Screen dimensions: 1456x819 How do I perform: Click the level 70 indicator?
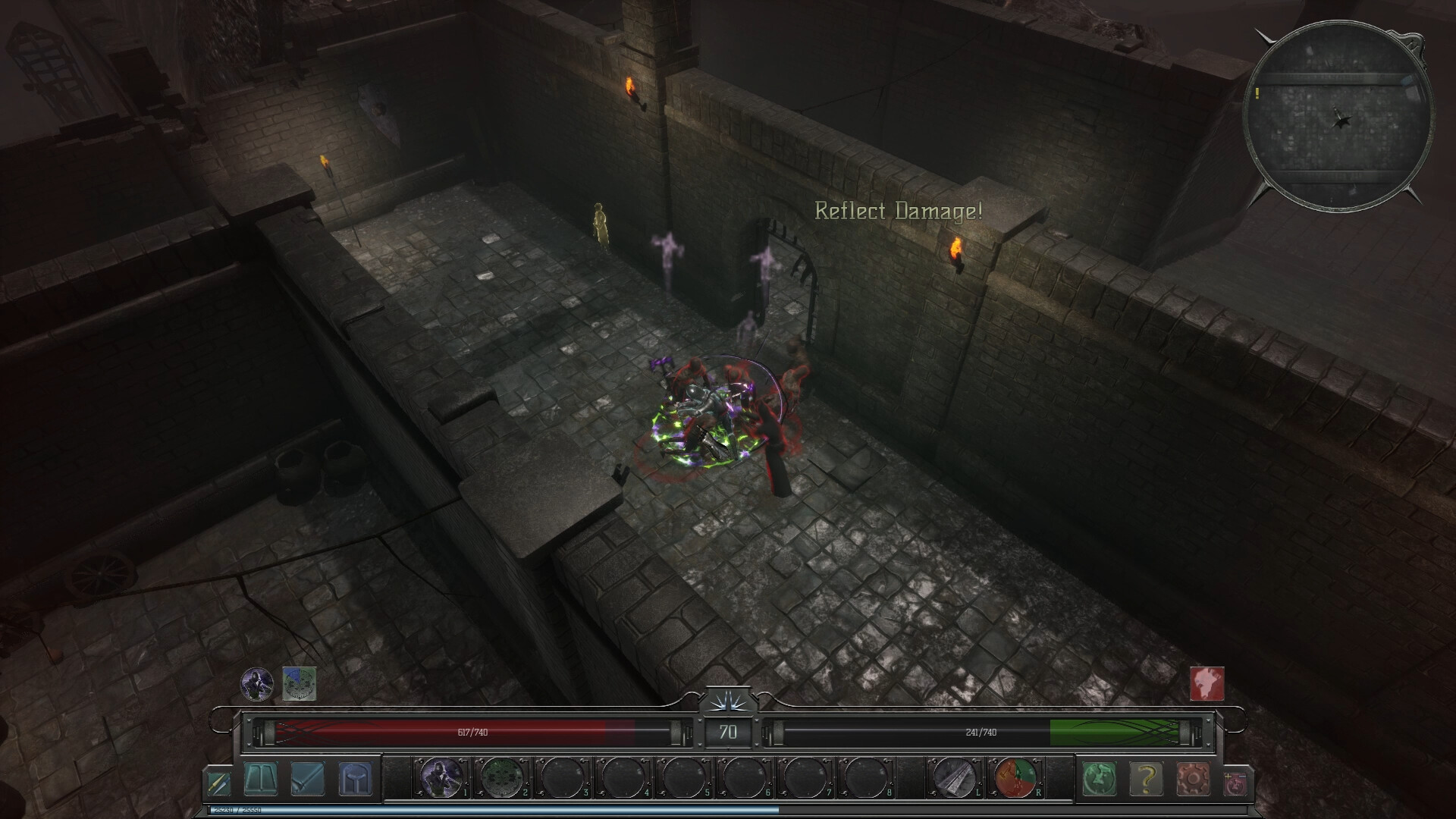point(728,733)
